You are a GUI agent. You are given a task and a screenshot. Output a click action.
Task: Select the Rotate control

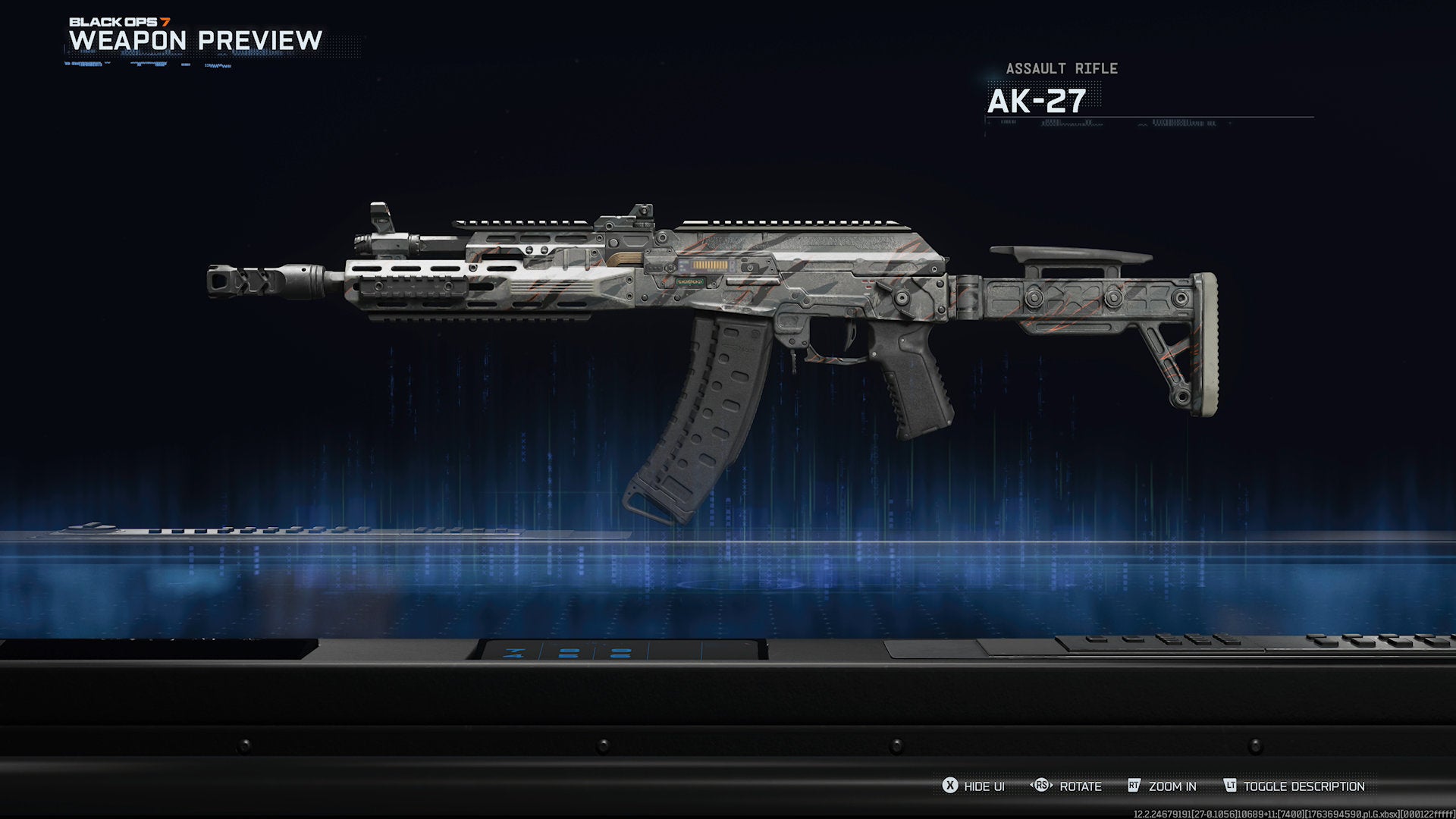1080,786
